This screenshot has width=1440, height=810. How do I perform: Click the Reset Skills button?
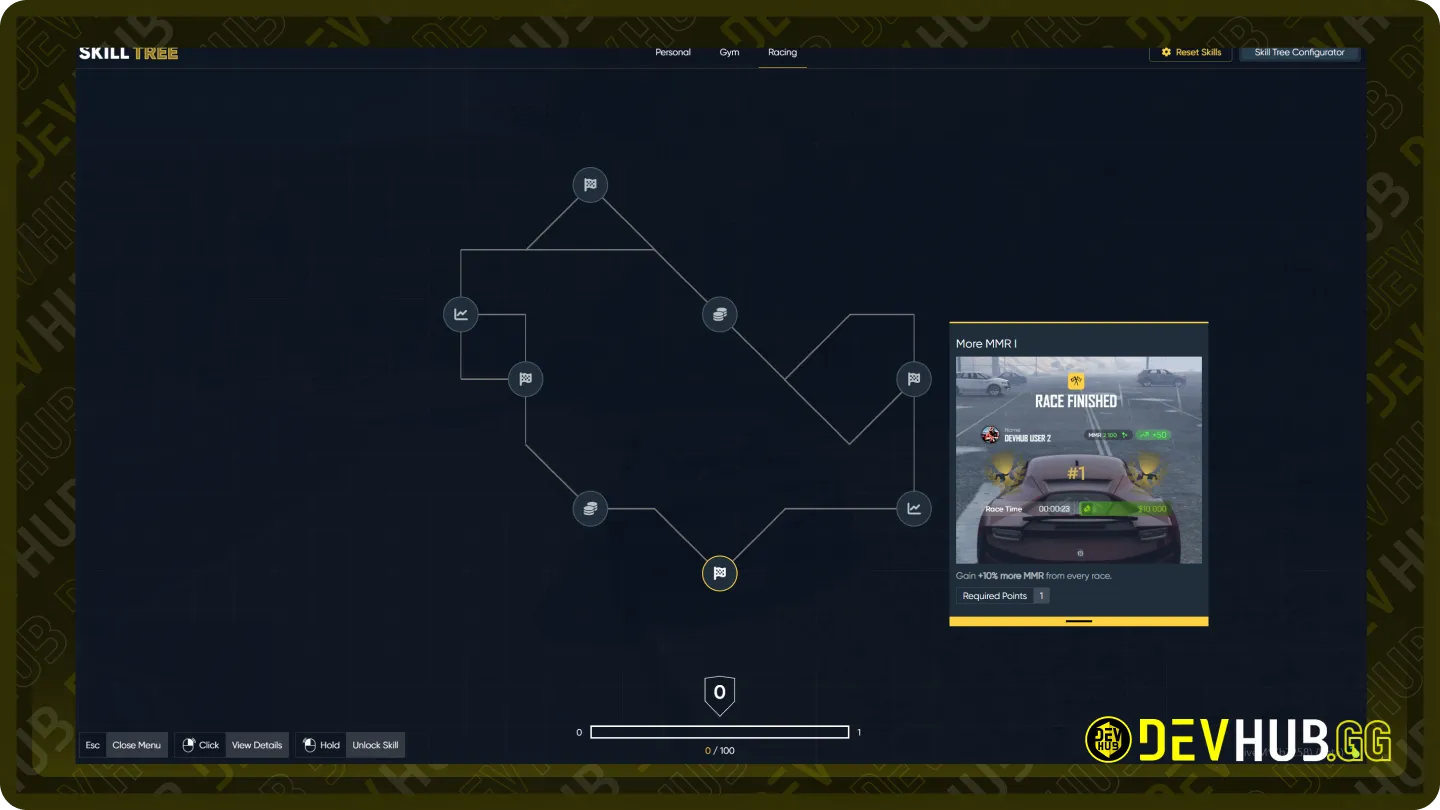tap(1190, 53)
